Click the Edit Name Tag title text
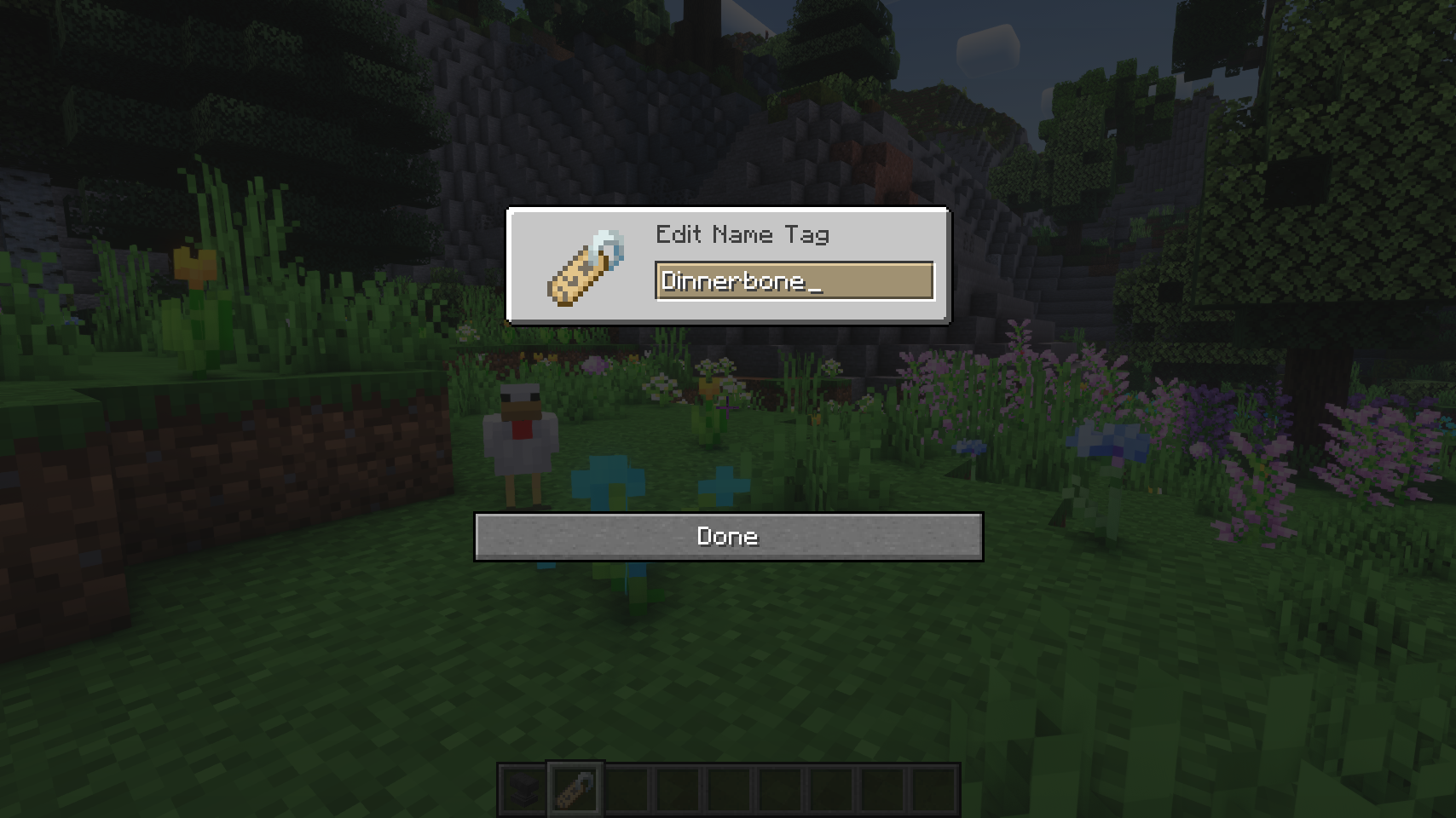 click(742, 235)
